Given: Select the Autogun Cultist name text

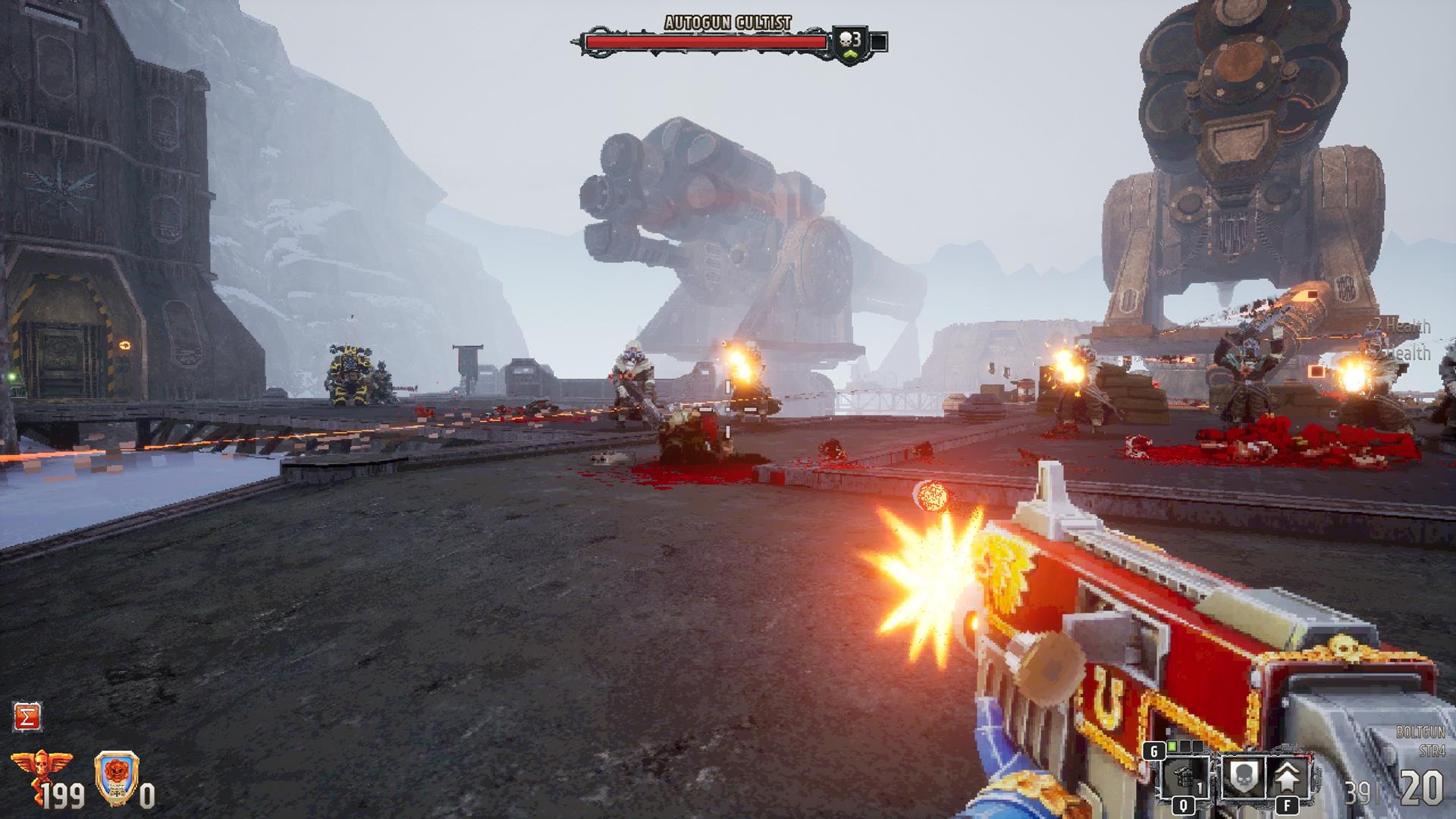Looking at the screenshot, I should click(x=728, y=23).
